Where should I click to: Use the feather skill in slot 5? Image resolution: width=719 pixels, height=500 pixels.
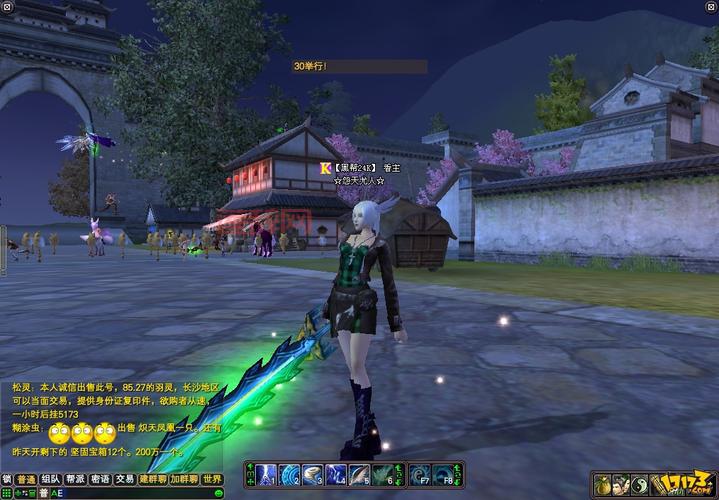(x=360, y=474)
